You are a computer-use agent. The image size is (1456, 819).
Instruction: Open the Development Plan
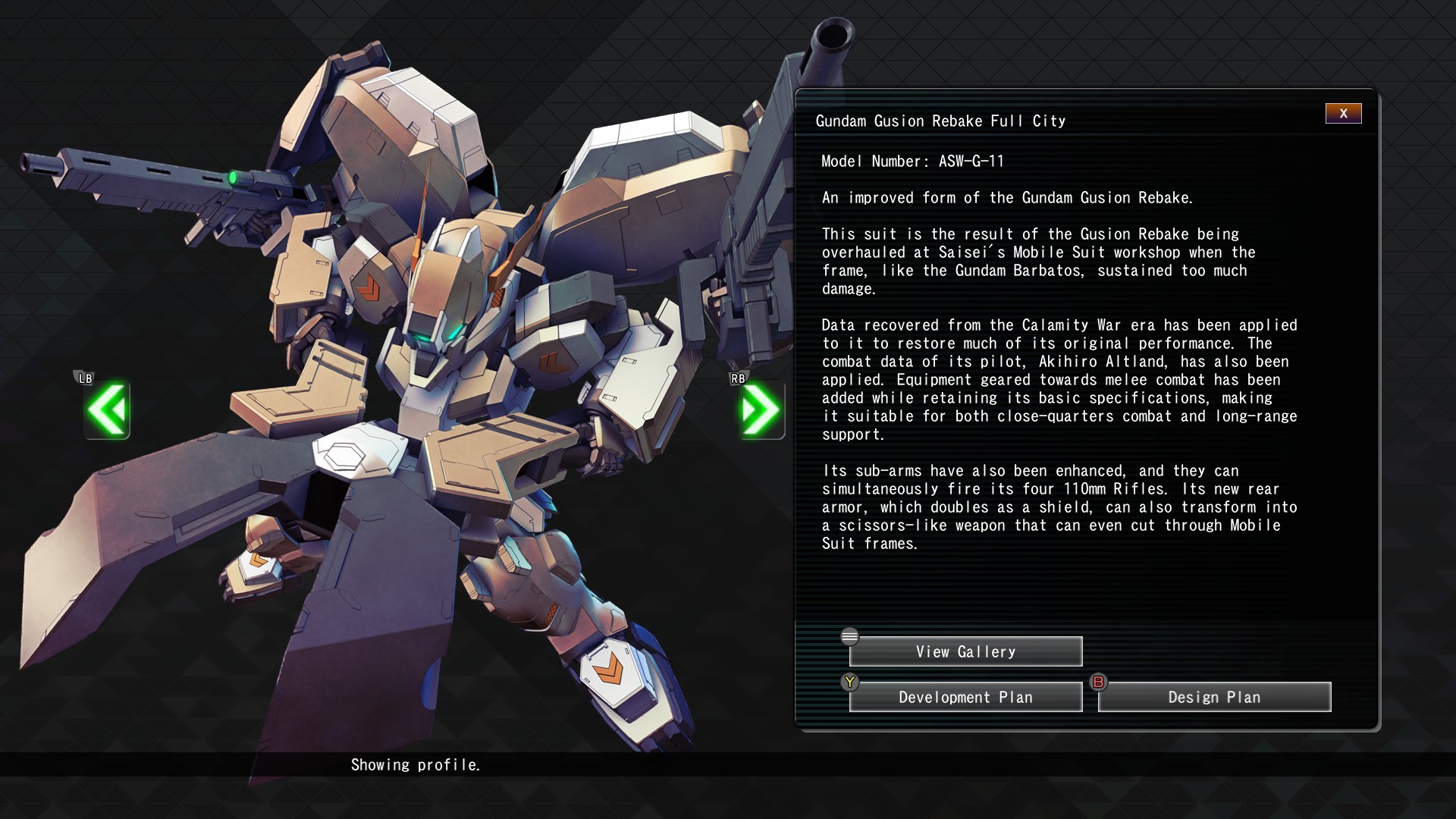(x=965, y=698)
